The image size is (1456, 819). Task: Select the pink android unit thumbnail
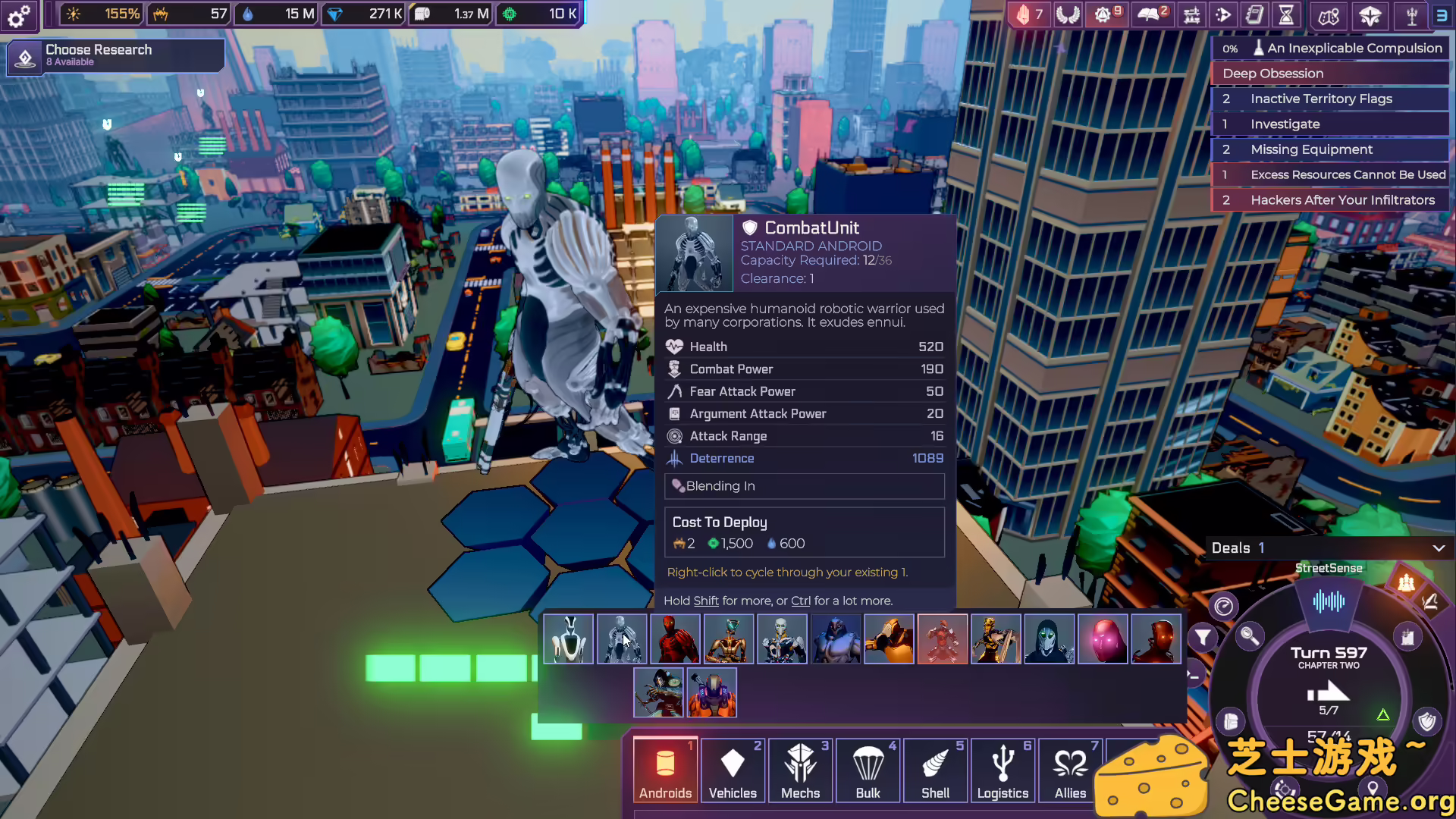tap(1103, 639)
